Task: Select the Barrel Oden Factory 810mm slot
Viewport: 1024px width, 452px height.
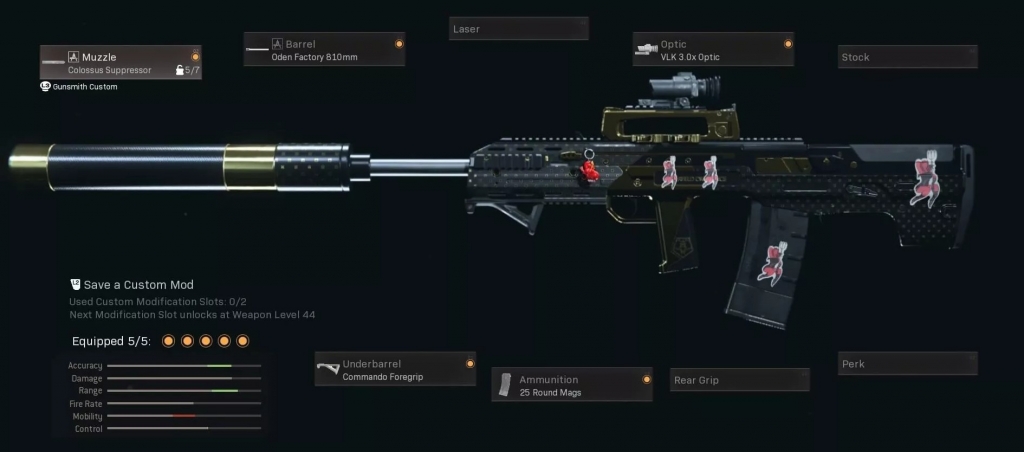Action: pos(325,50)
